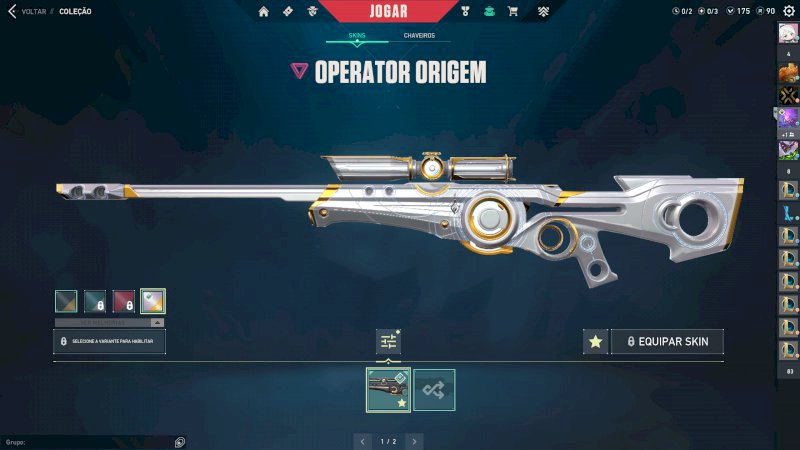Switch to the Chaveiros tab

click(419, 35)
